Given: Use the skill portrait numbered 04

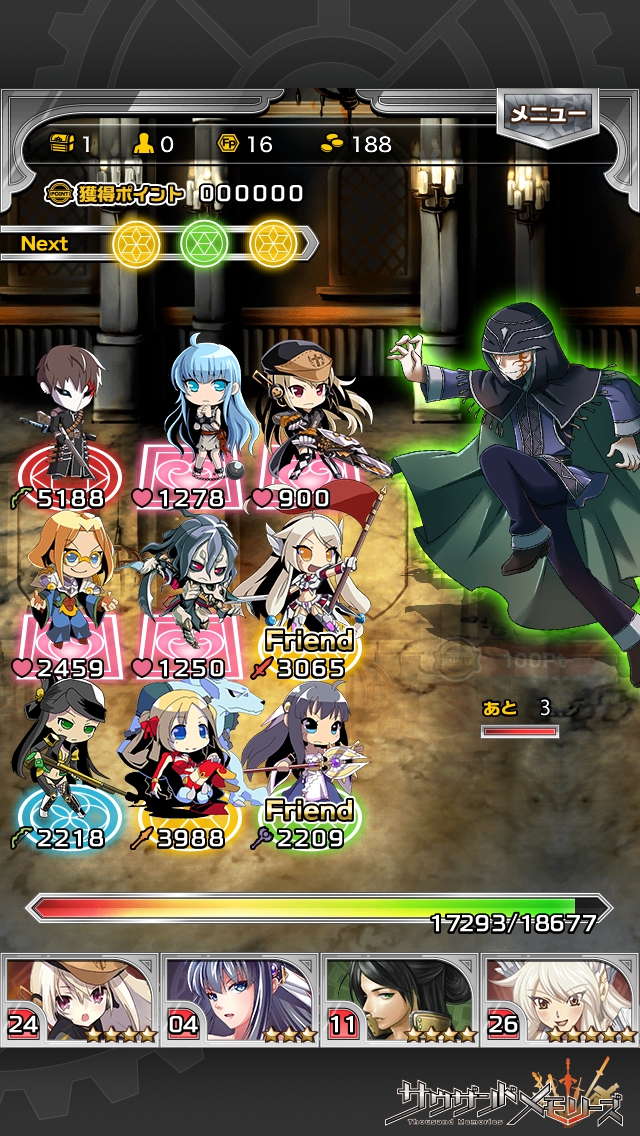Looking at the screenshot, I should 241,999.
